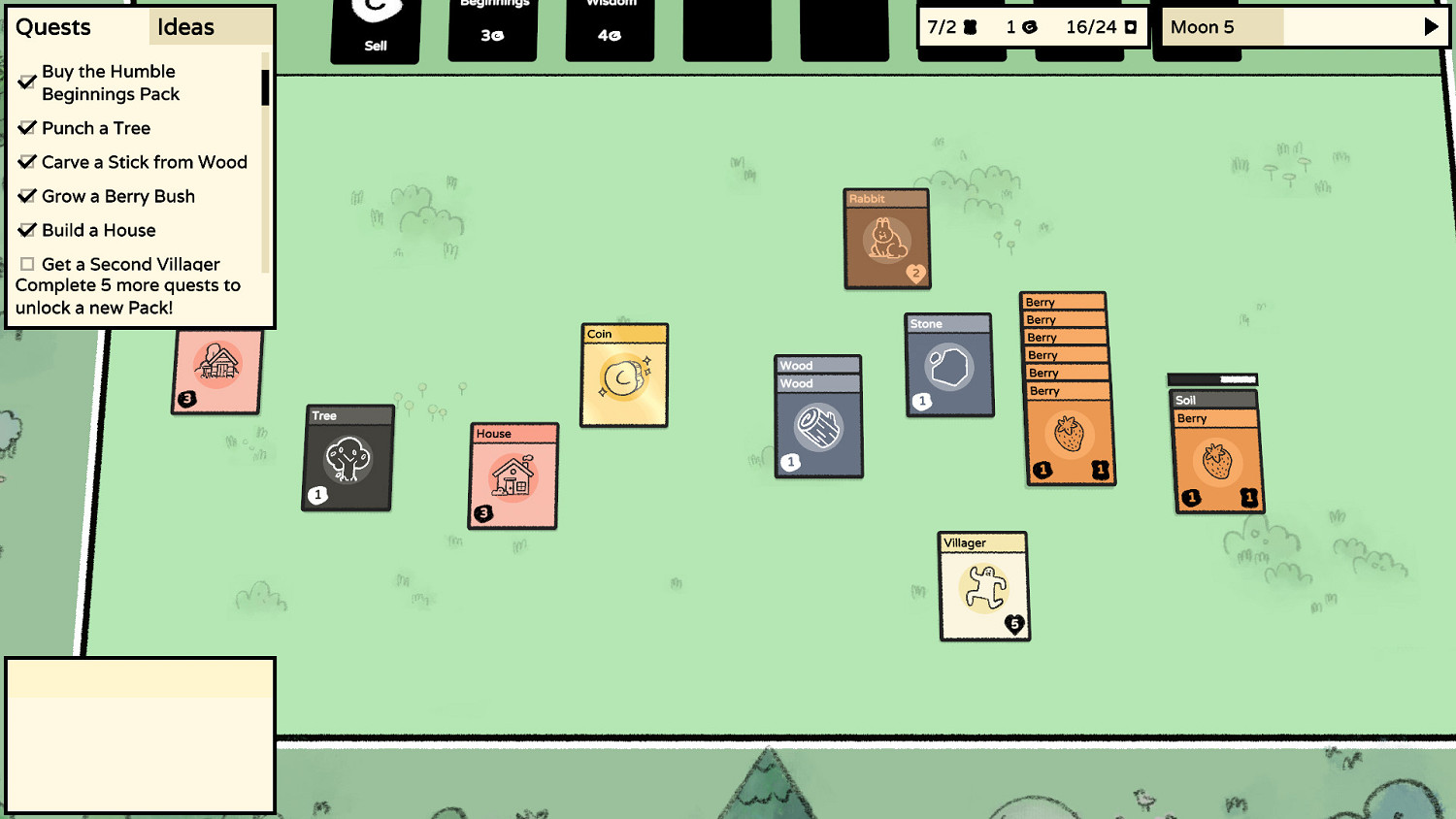The height and width of the screenshot is (819, 1456).
Task: Select the House card on the board
Action: point(513,477)
